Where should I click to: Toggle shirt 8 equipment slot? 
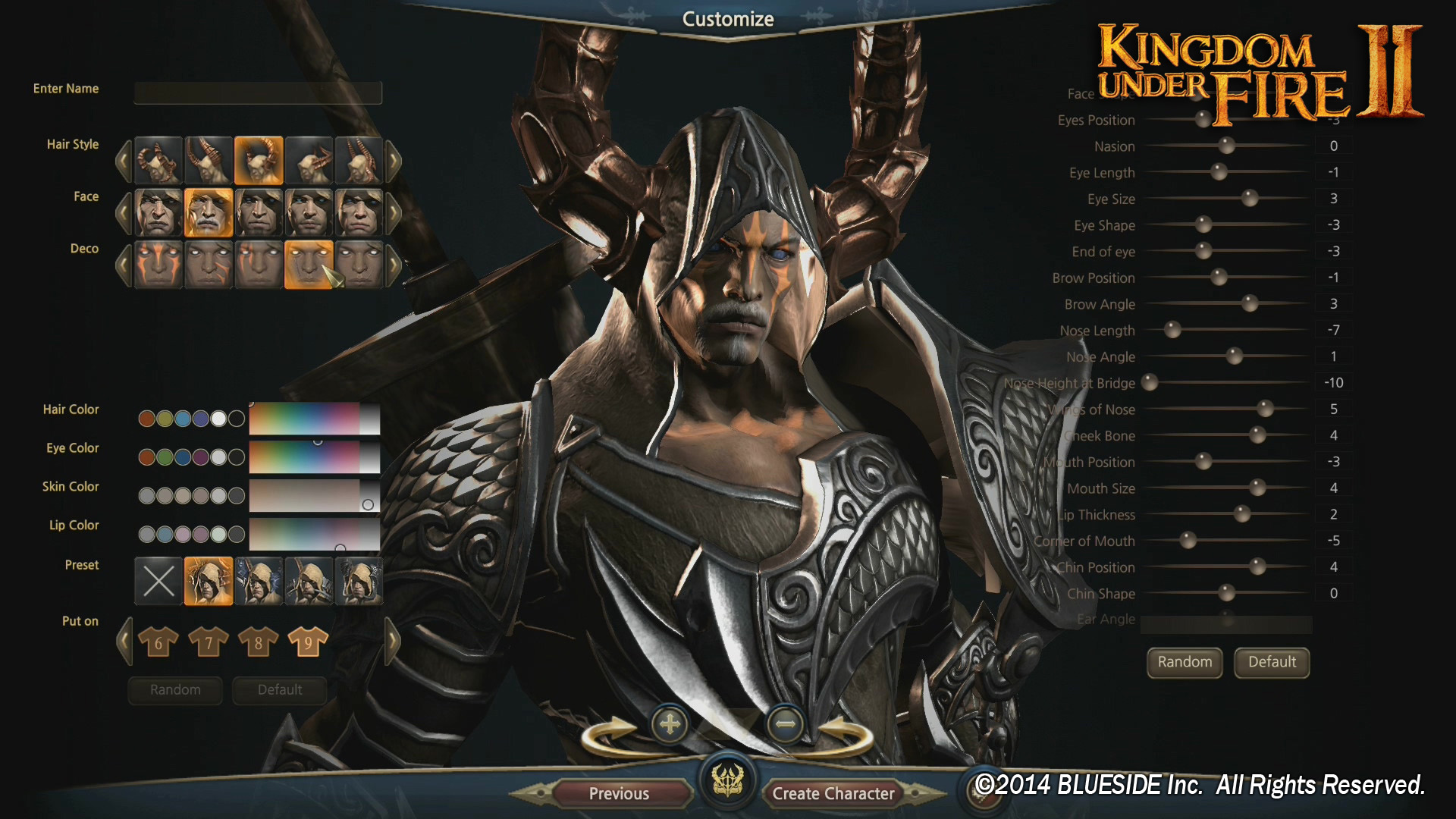257,641
